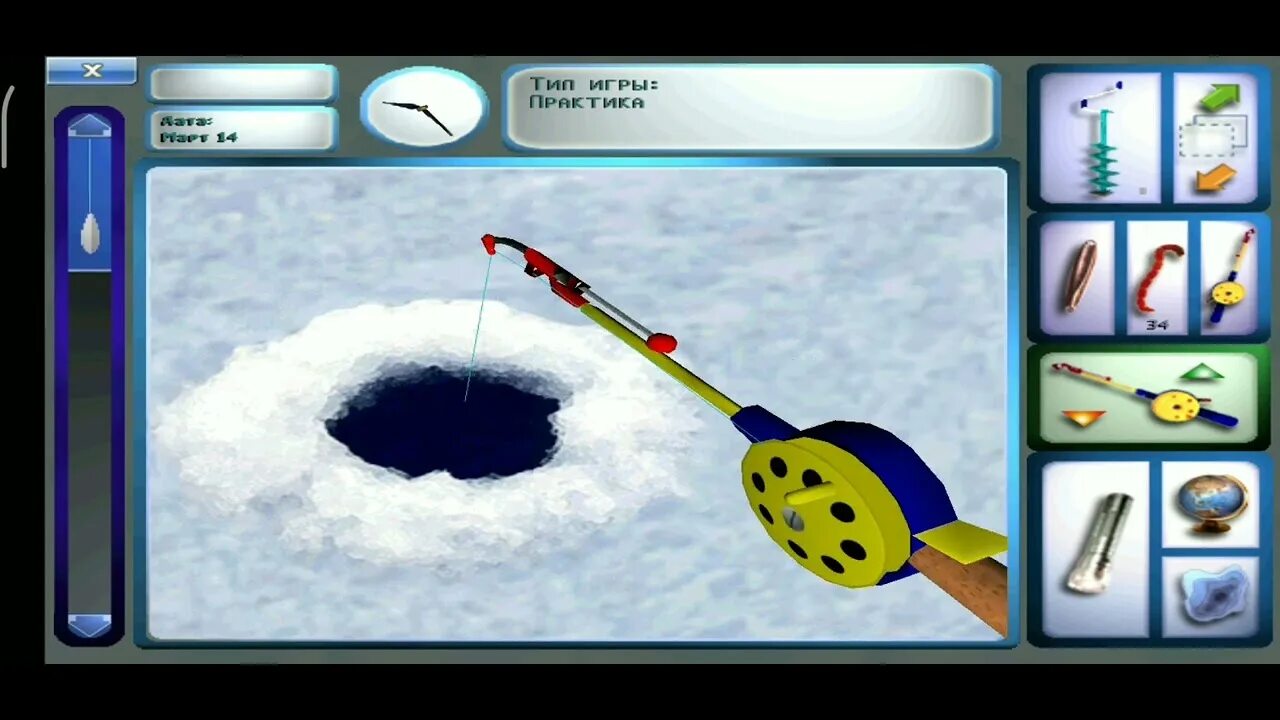Viewport: 1280px width, 720px height.
Task: Click the depth gauge's down arrow
Action: click(x=89, y=624)
